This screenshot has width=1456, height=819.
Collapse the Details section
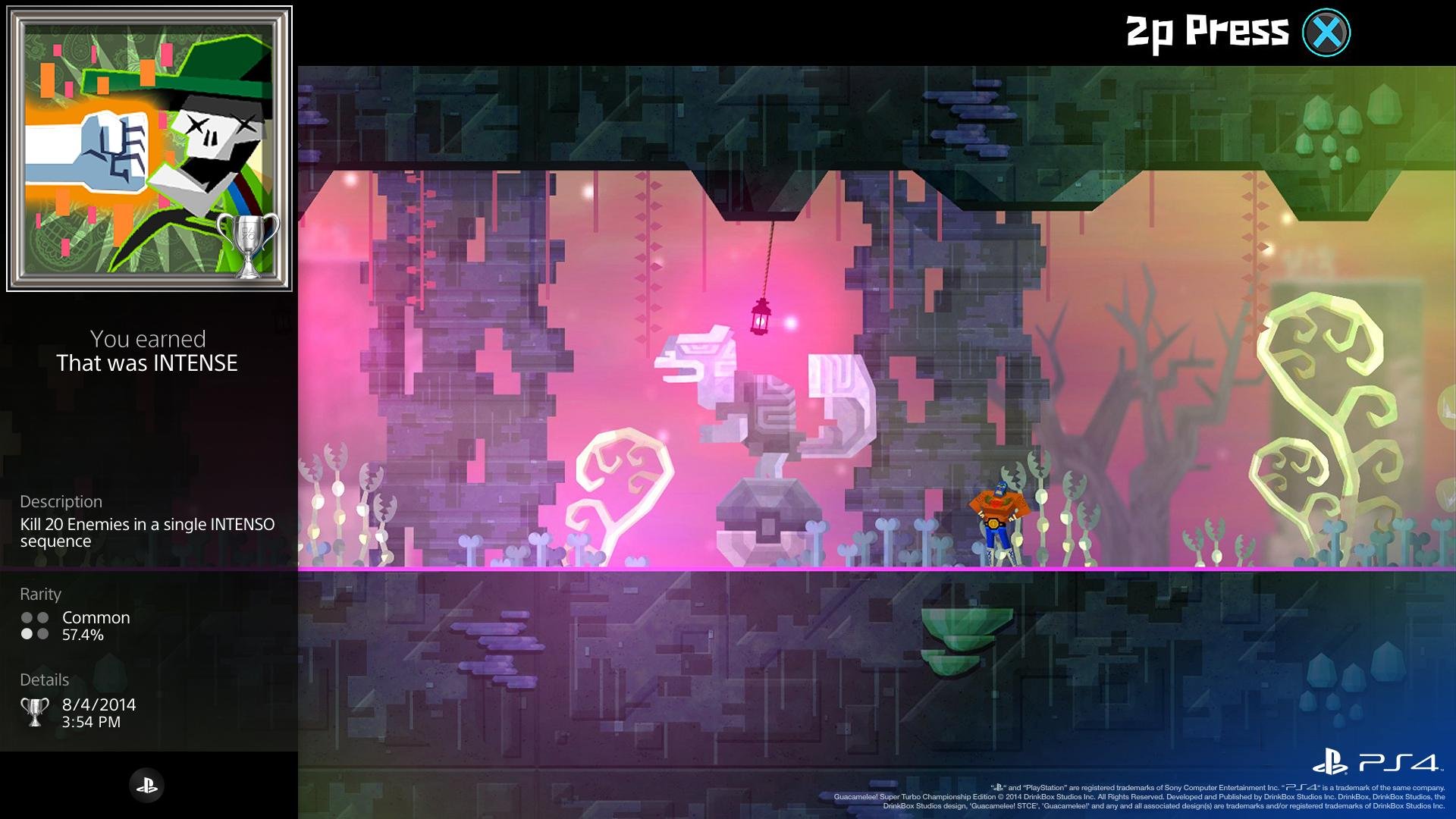coord(45,679)
